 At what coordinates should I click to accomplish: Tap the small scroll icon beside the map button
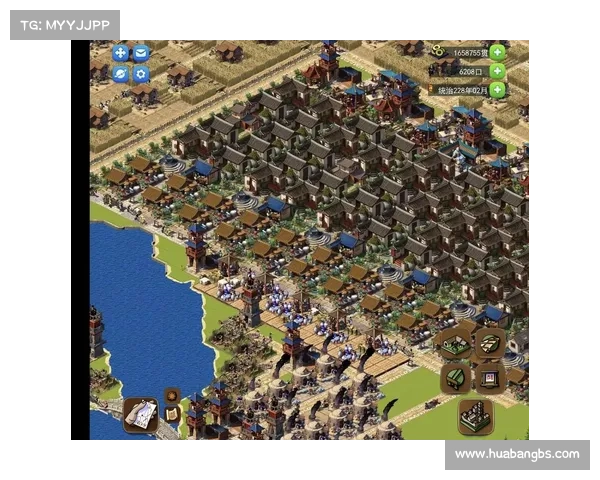172,414
